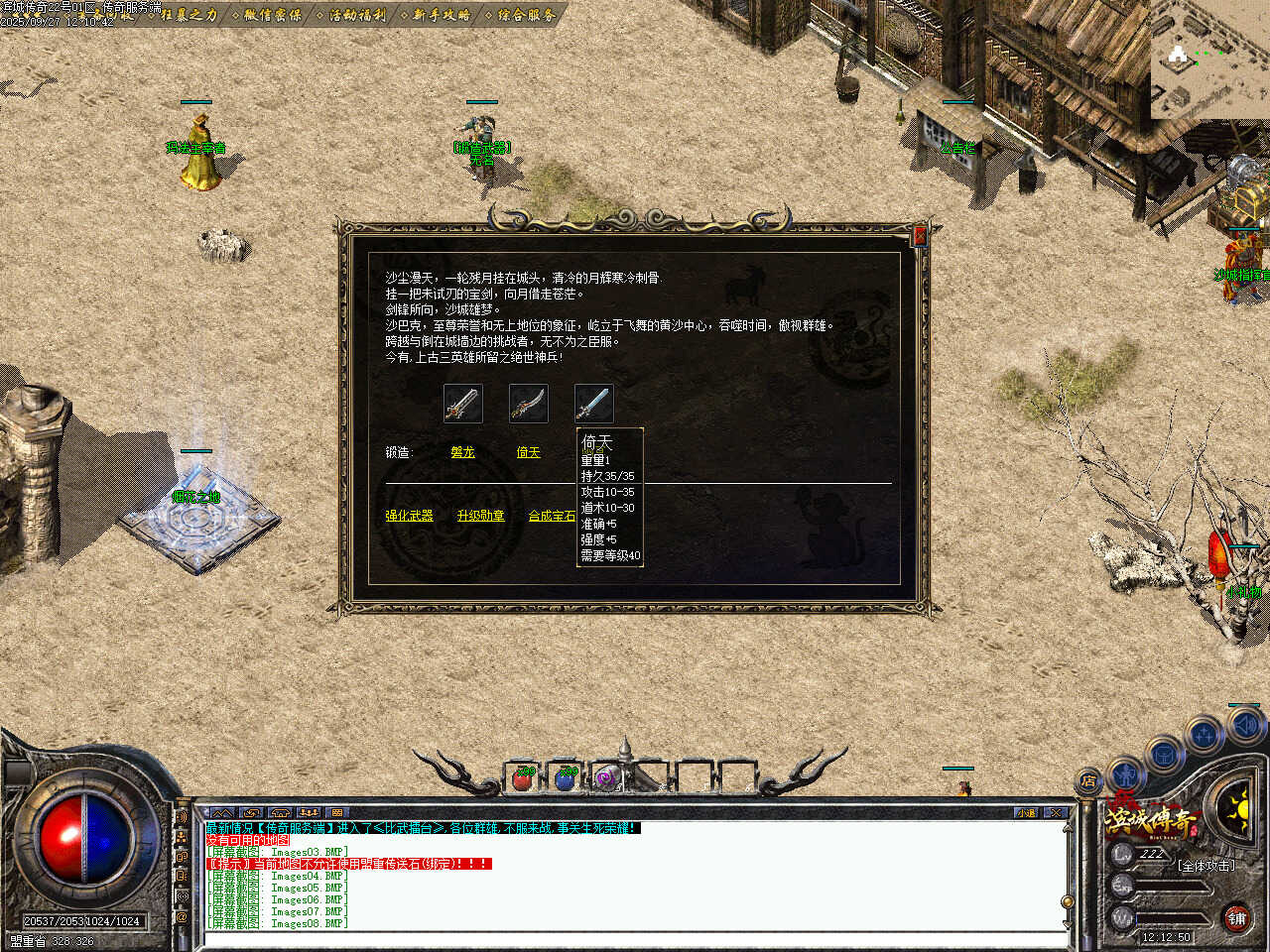The height and width of the screenshot is (952, 1270).
Task: Use the red potion in the quick belt
Action: [x=523, y=778]
